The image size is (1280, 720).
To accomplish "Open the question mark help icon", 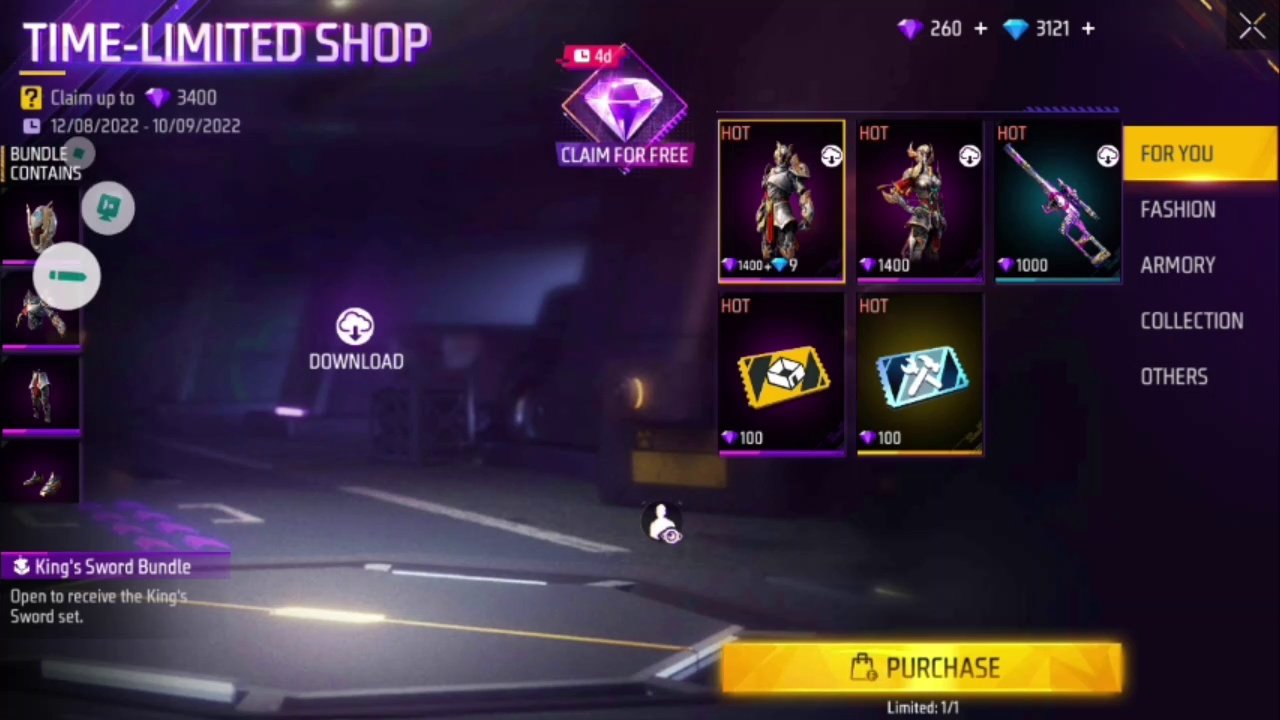I will (x=31, y=97).
